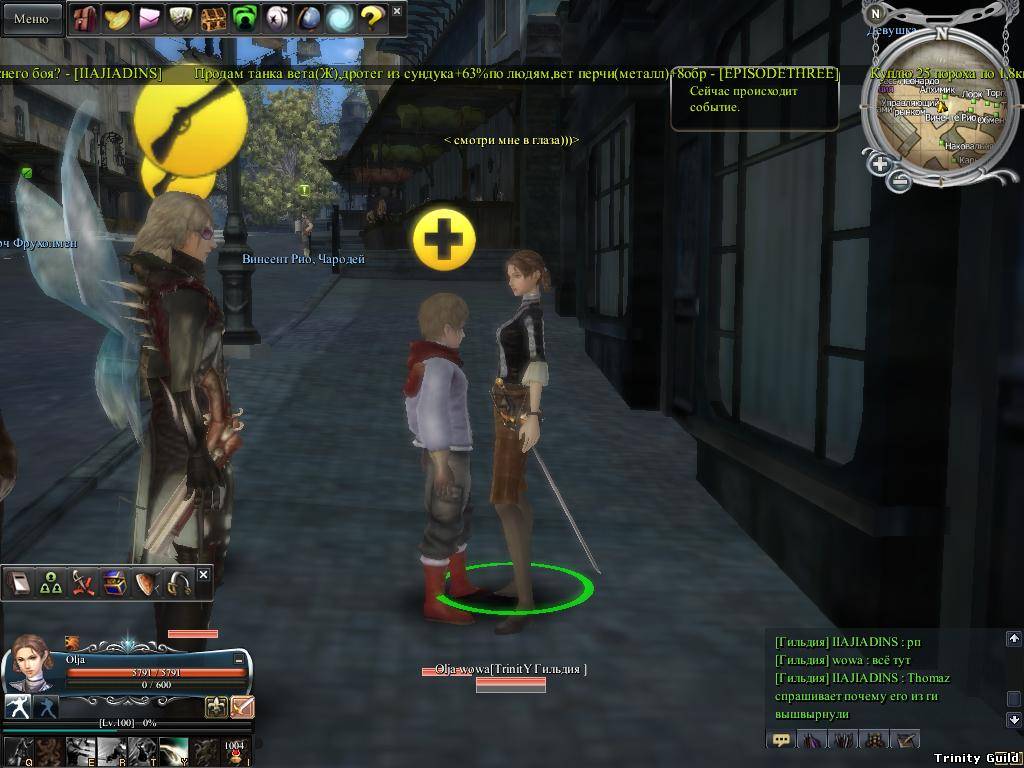Activate the sword stance icon

[242, 707]
